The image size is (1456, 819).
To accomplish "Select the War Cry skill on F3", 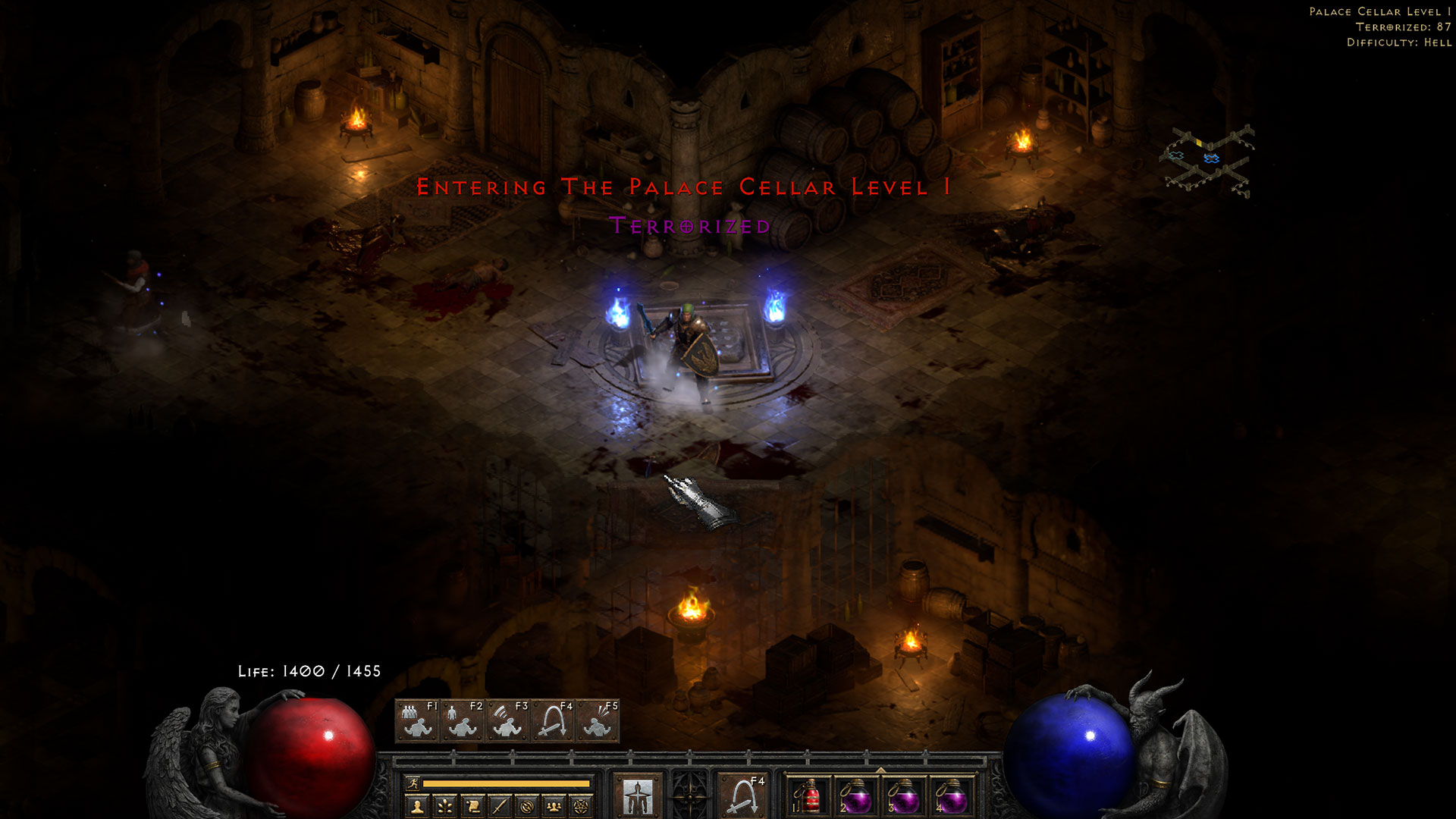I will point(507,718).
